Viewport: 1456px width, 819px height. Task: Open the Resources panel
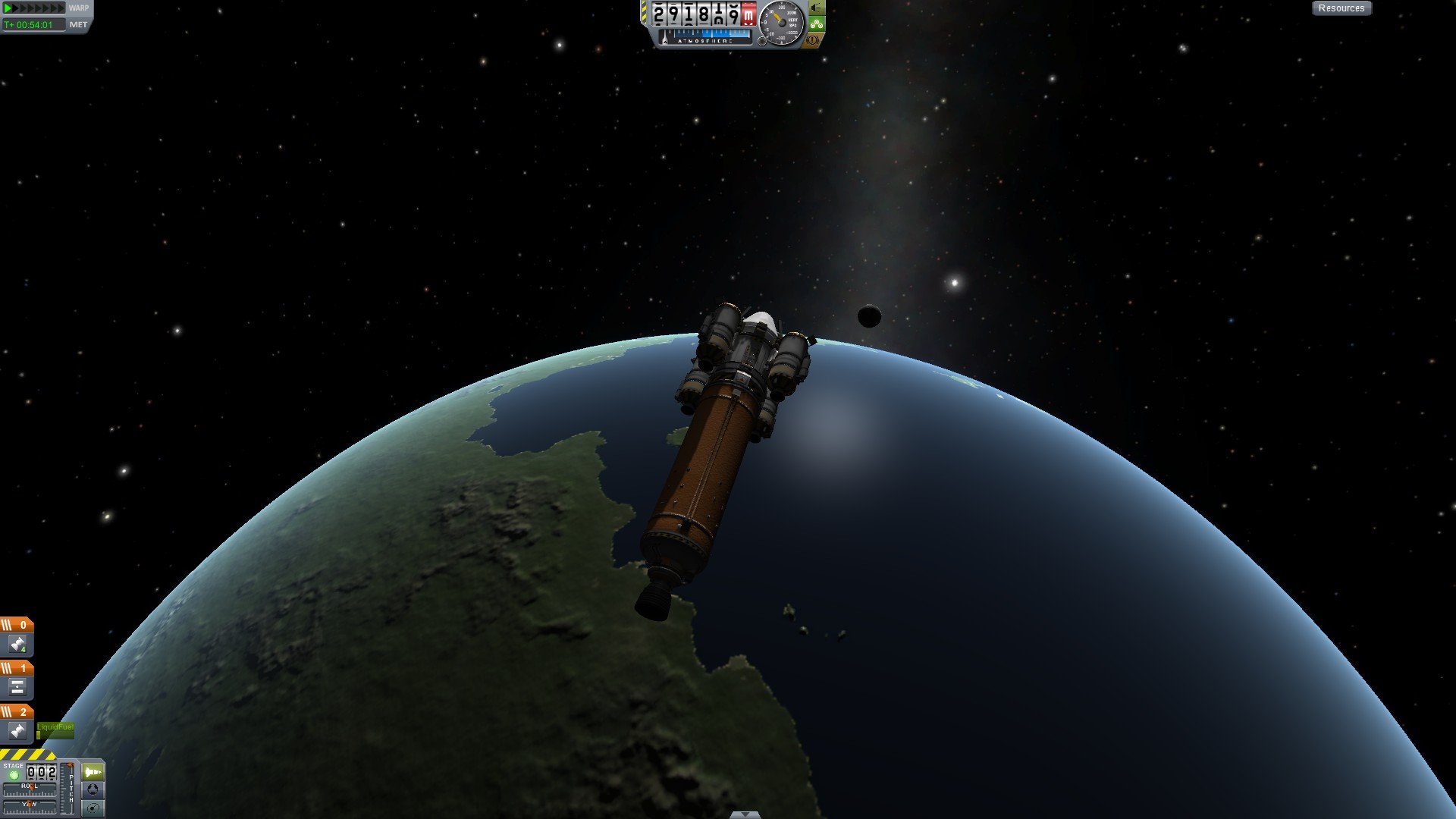point(1341,8)
